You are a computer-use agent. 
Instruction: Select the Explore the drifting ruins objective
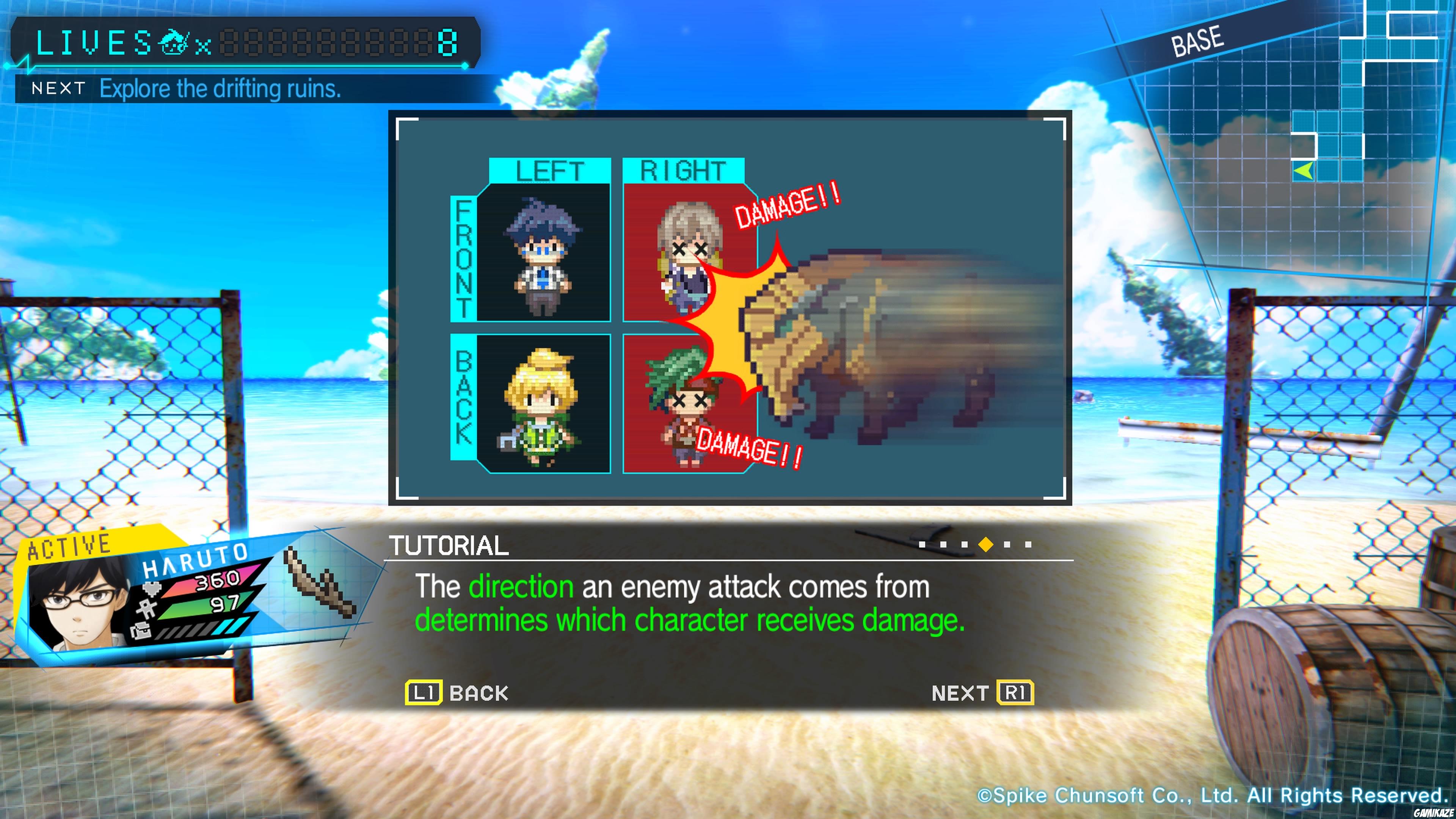click(220, 89)
